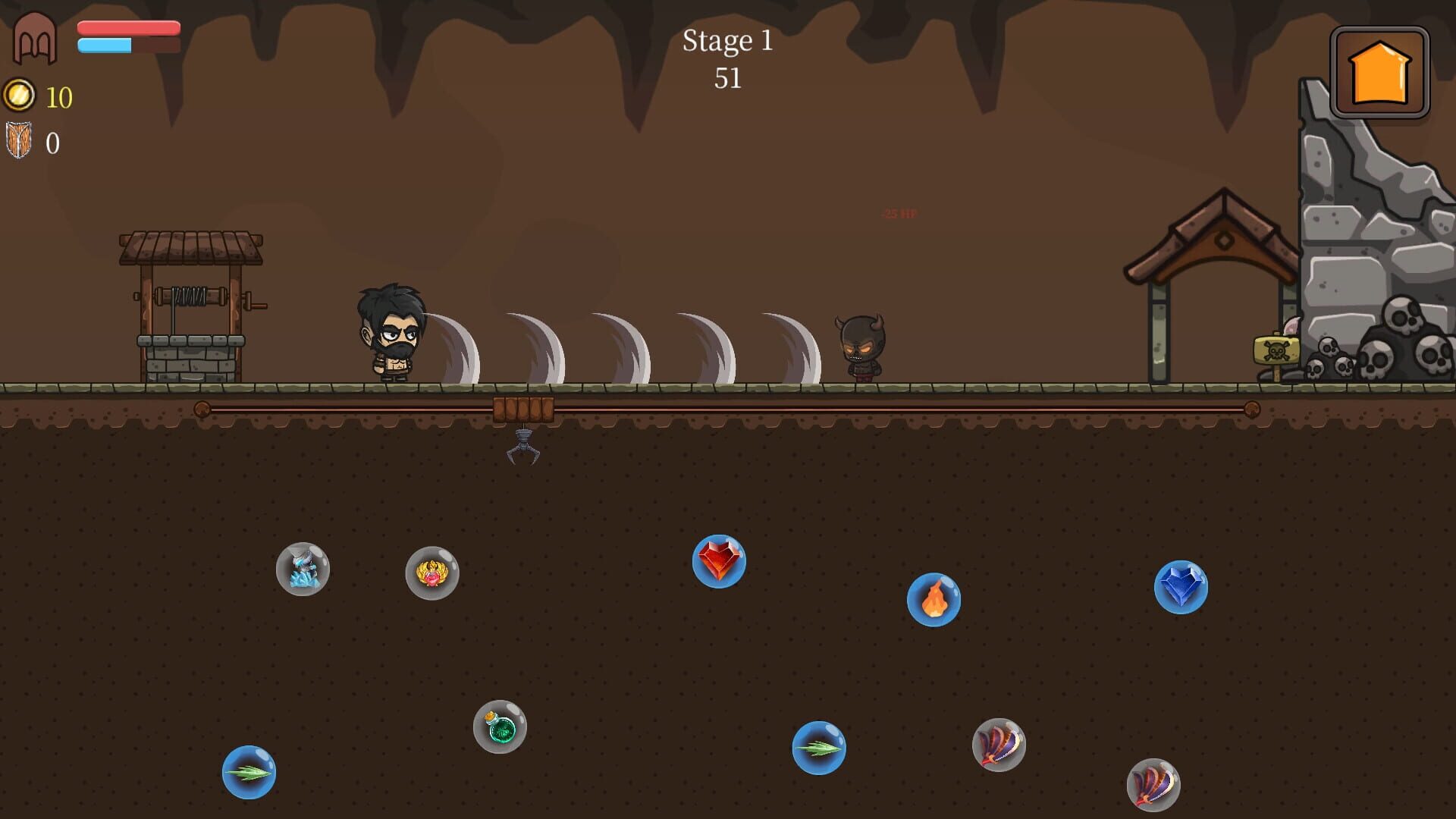1456x819 pixels.
Task: Click the Stage 1 title text
Action: tap(728, 42)
